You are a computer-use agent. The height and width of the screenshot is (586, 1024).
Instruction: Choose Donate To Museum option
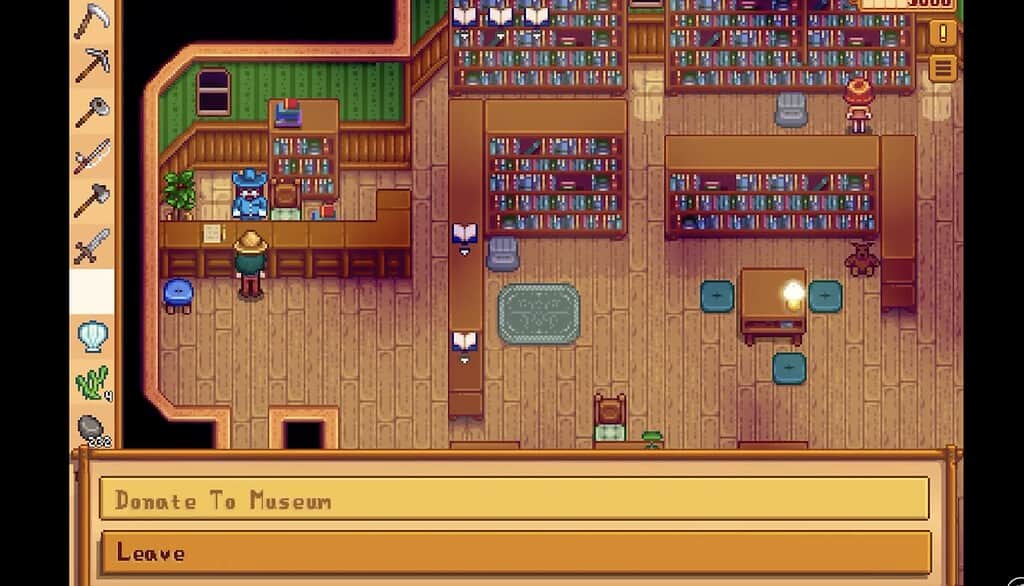click(x=514, y=499)
